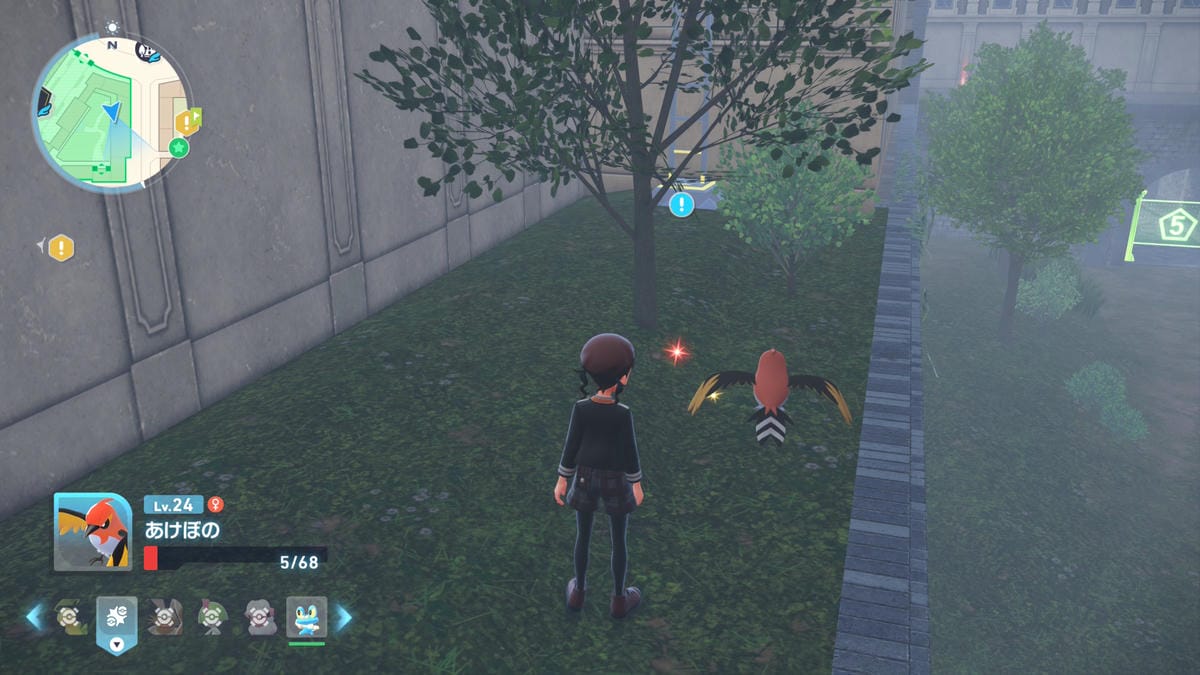Screen dimensions: 1200x675
Task: Select the green star marker on minimap
Action: [178, 148]
